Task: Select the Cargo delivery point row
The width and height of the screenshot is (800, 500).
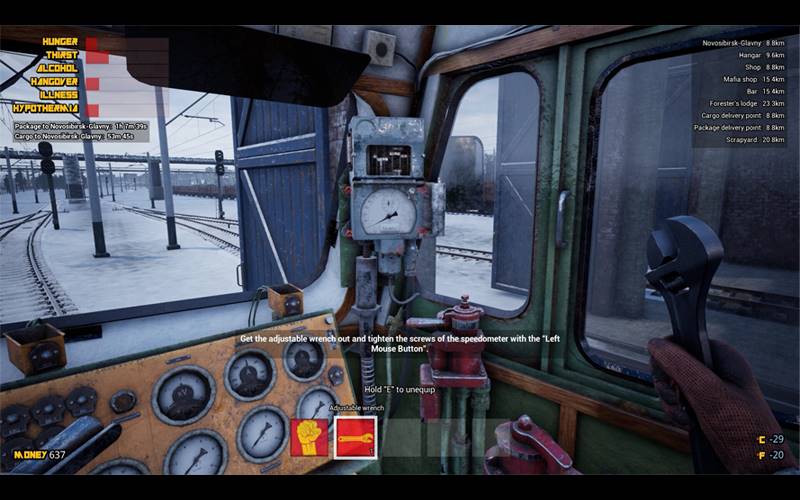Action: pos(738,116)
